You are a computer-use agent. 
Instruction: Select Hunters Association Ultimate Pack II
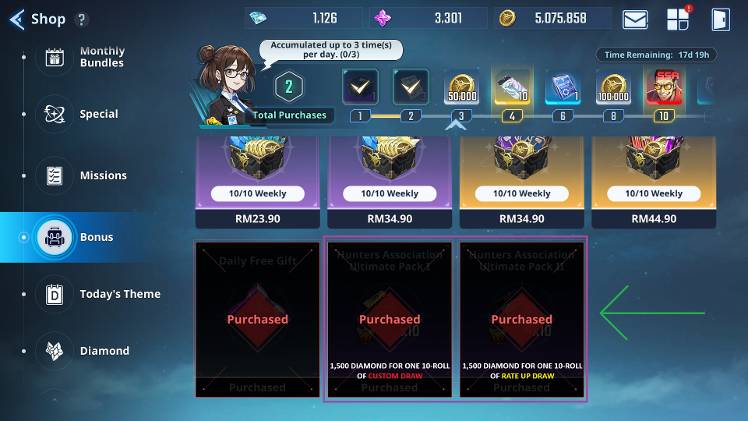tap(521, 319)
